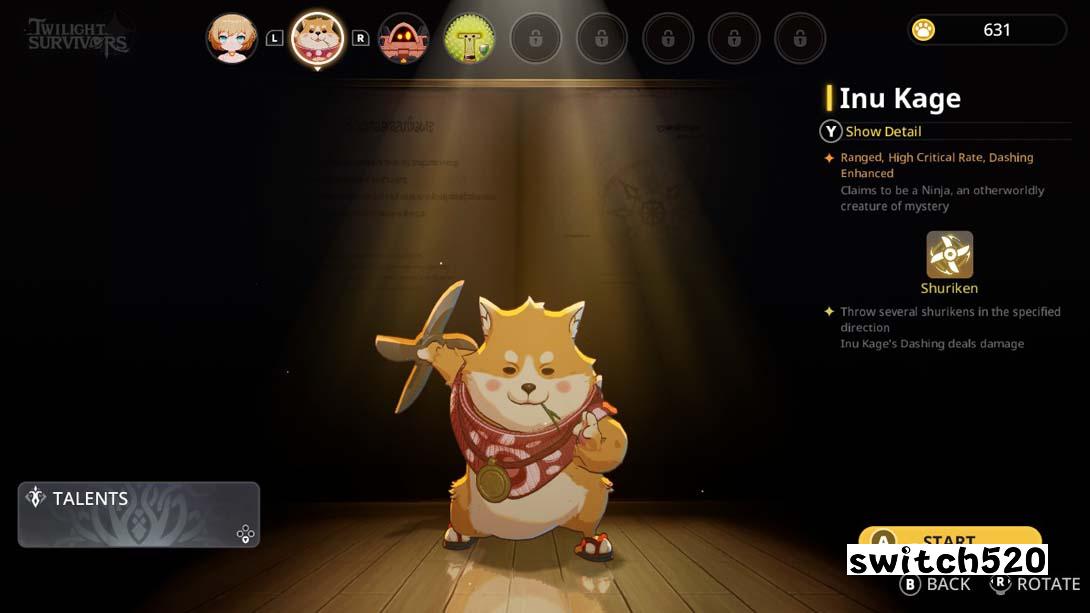Click the Shuriken skill icon

(x=949, y=255)
